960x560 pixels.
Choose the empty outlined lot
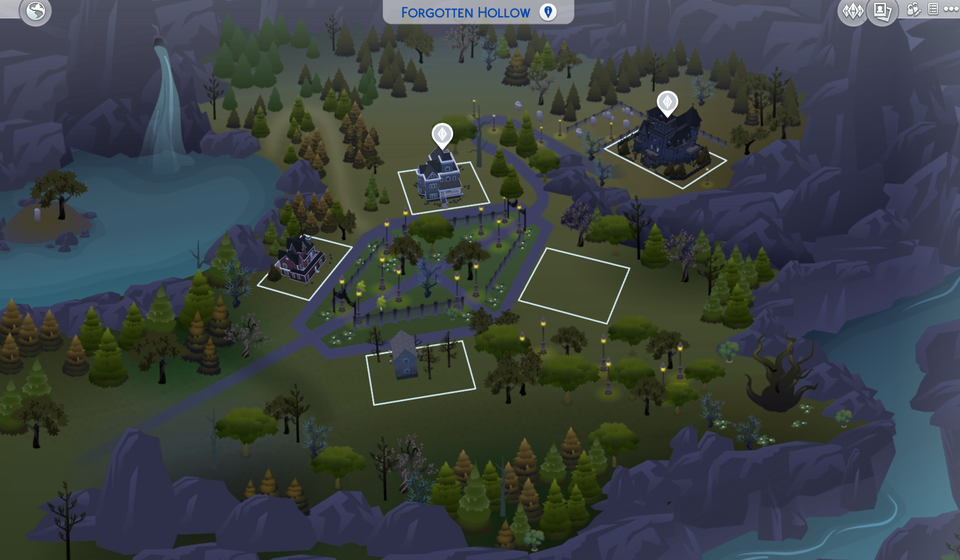click(x=574, y=284)
